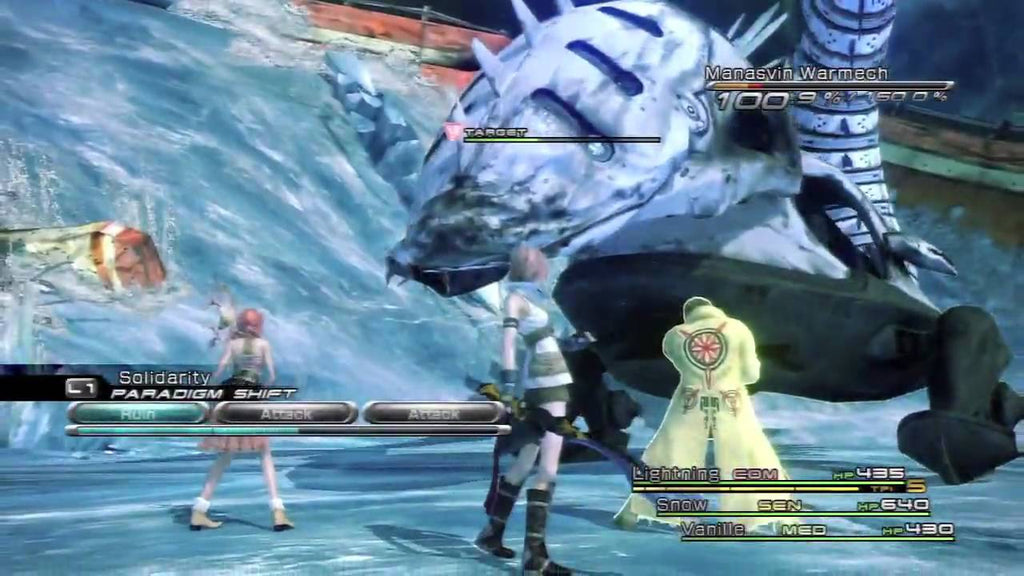
Task: Select Snow's party status row
Action: (790, 505)
